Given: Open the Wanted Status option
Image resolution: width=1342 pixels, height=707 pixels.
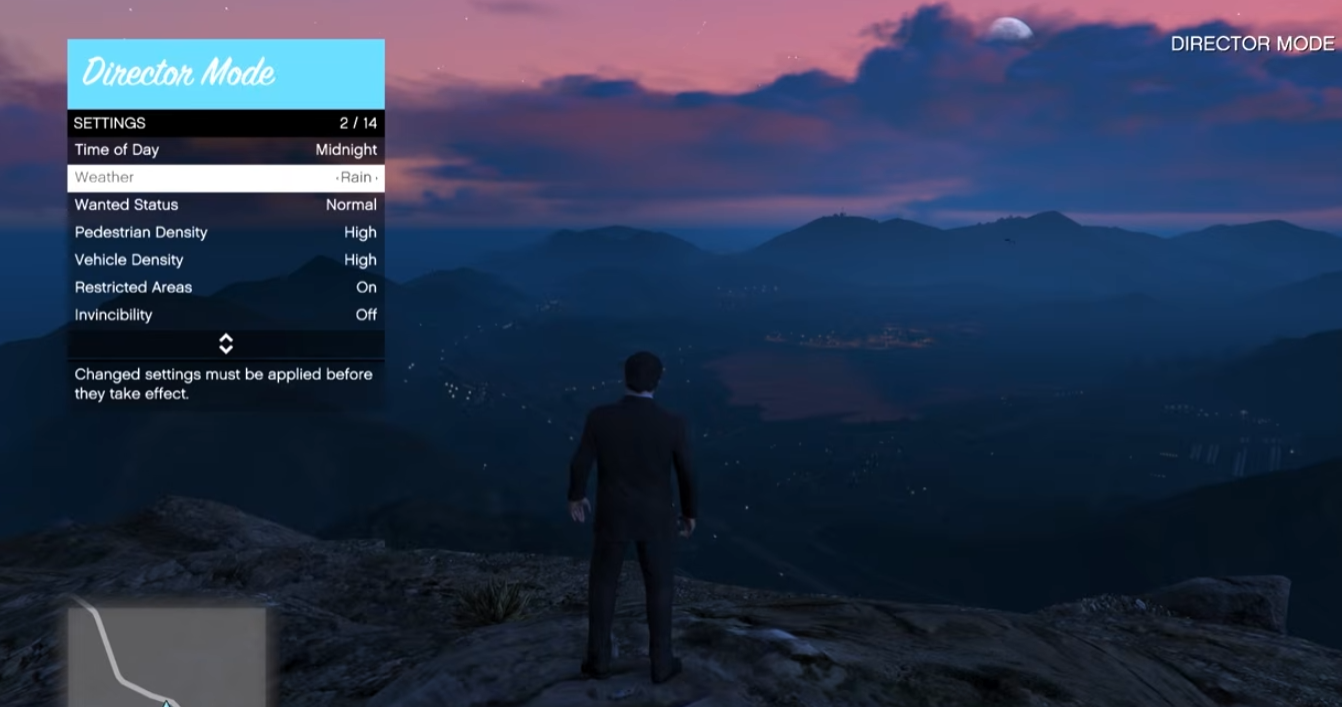Looking at the screenshot, I should 225,205.
